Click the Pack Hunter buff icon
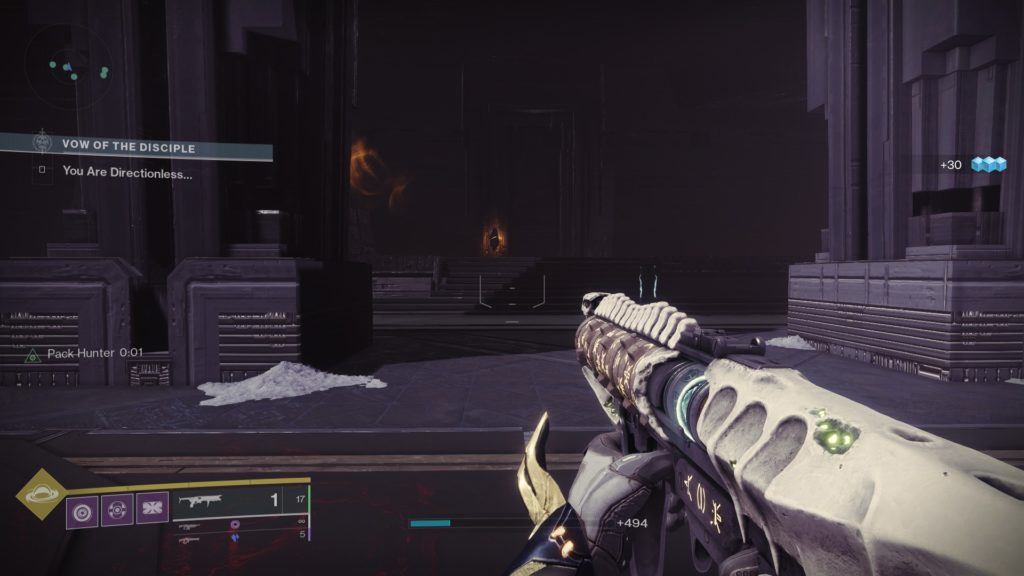The height and width of the screenshot is (576, 1024). [x=32, y=354]
